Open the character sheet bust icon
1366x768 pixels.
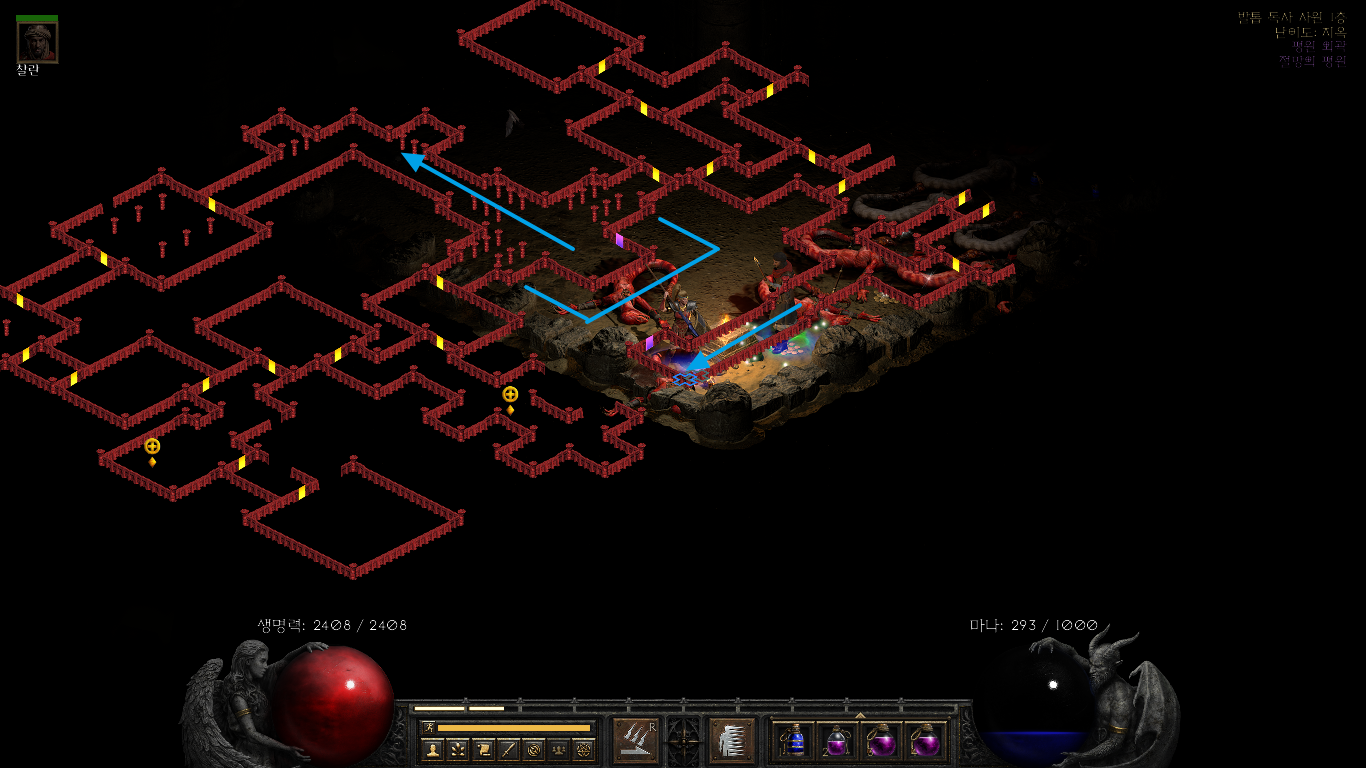pos(432,749)
